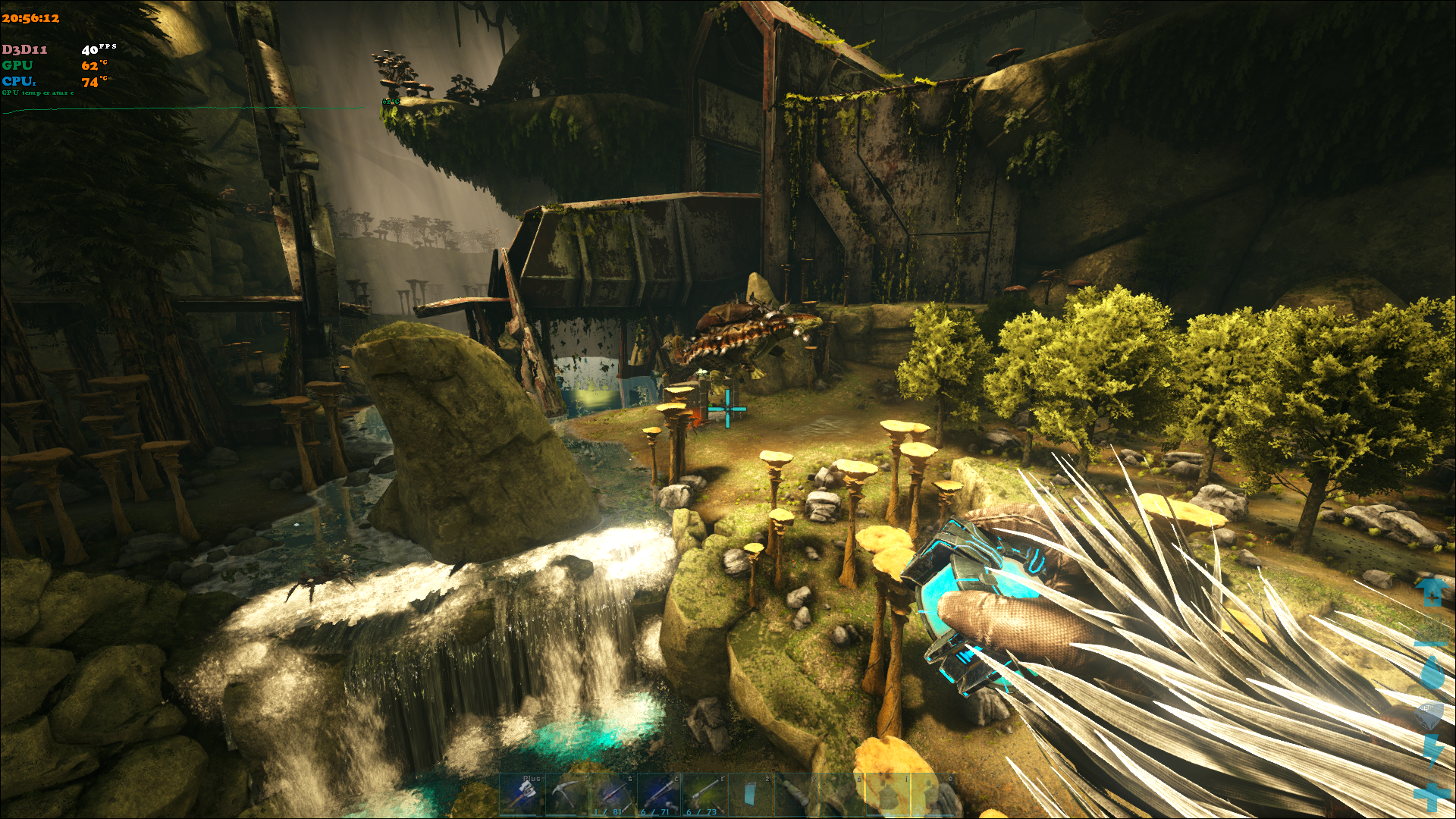Equip the gun showing 6 / 73
The image size is (1456, 819).
[704, 794]
